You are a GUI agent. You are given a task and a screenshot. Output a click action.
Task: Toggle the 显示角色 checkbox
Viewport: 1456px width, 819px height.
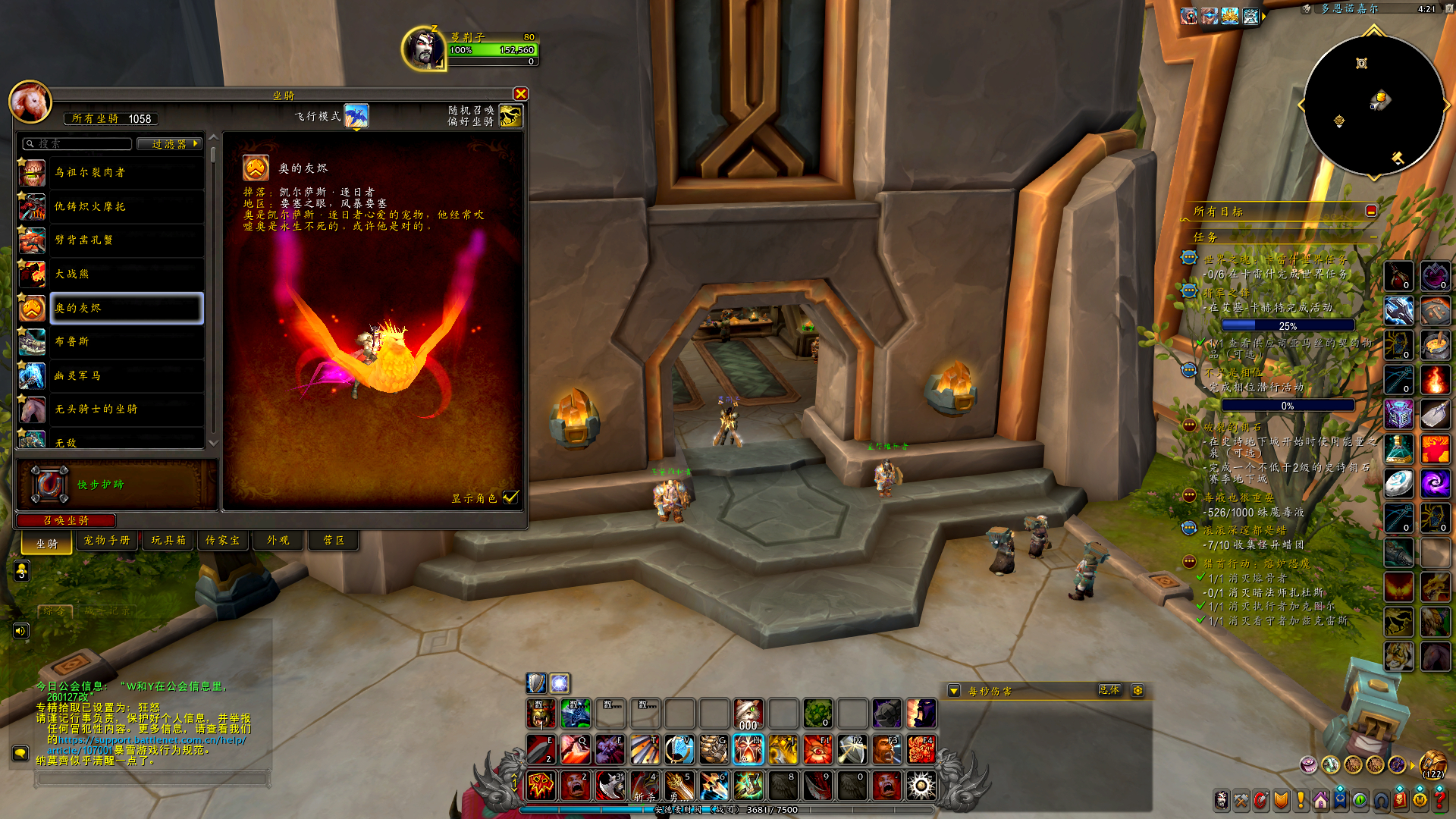510,497
